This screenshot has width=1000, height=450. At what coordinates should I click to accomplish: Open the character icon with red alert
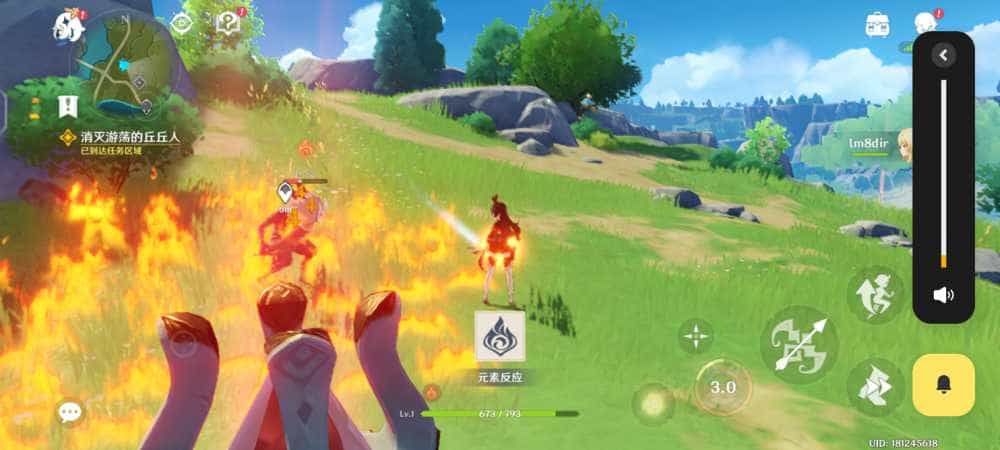[926, 24]
